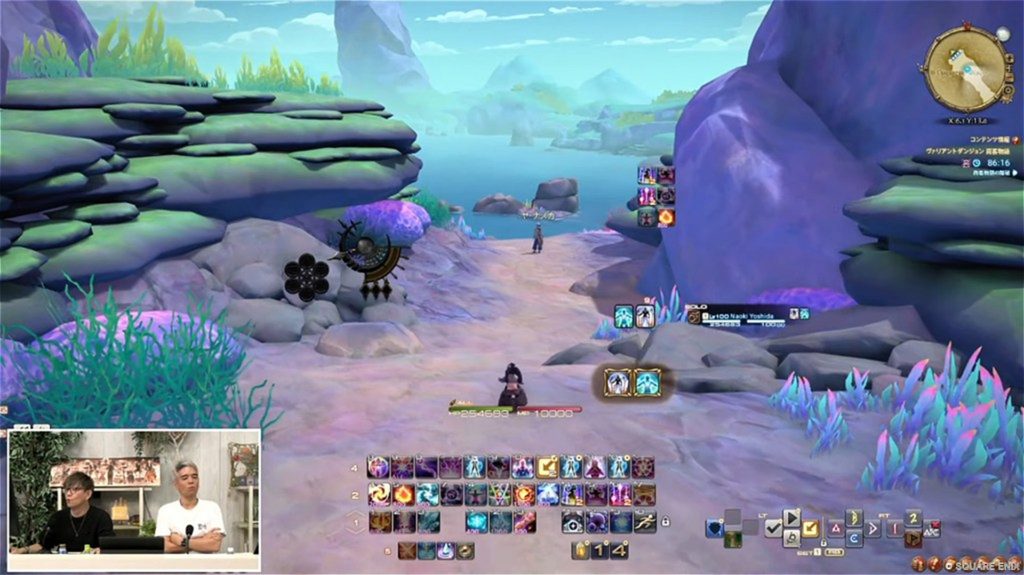Click the checkmark icon on cross hotbar
The width and height of the screenshot is (1024, 575).
click(x=773, y=527)
